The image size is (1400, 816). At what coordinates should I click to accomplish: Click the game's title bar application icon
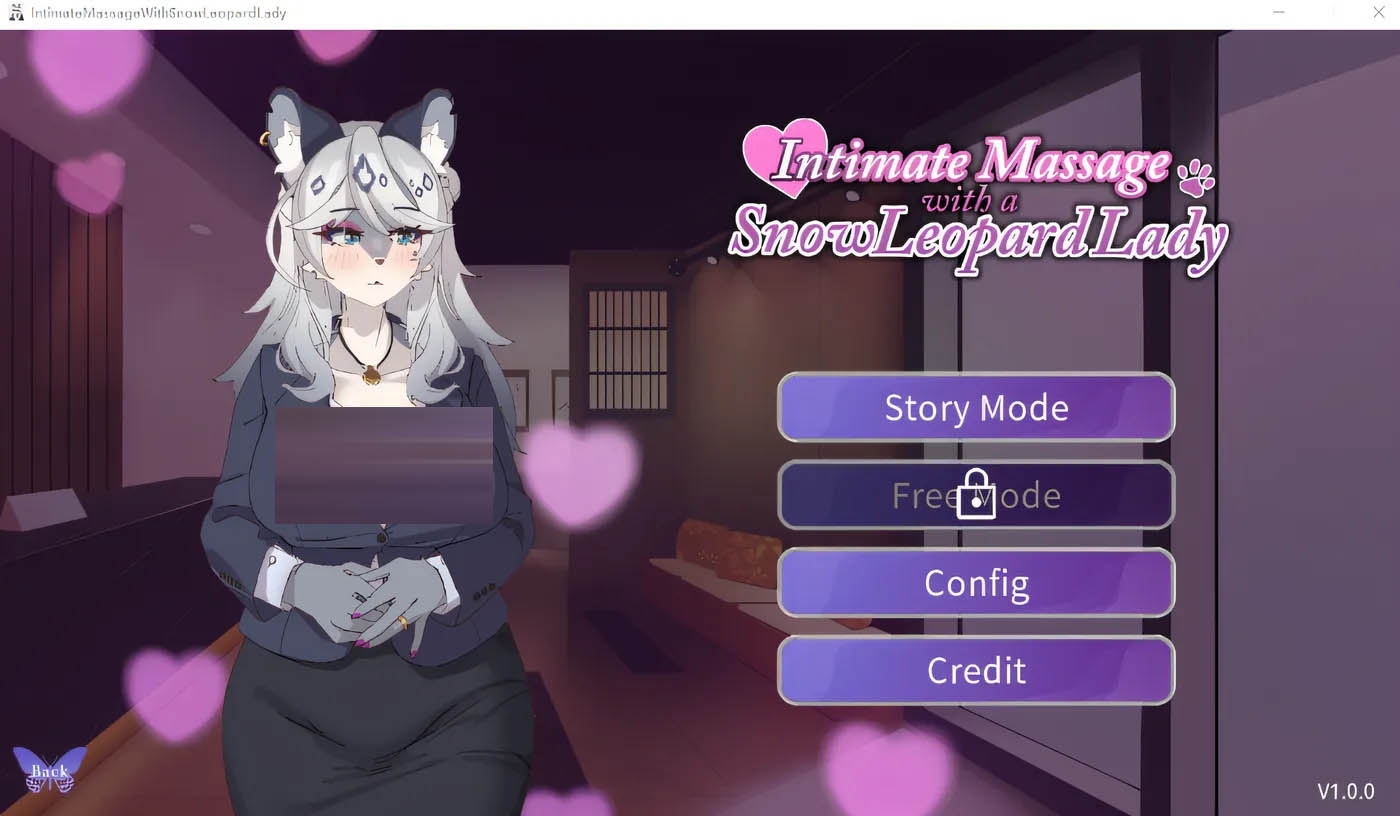pyautogui.click(x=16, y=12)
